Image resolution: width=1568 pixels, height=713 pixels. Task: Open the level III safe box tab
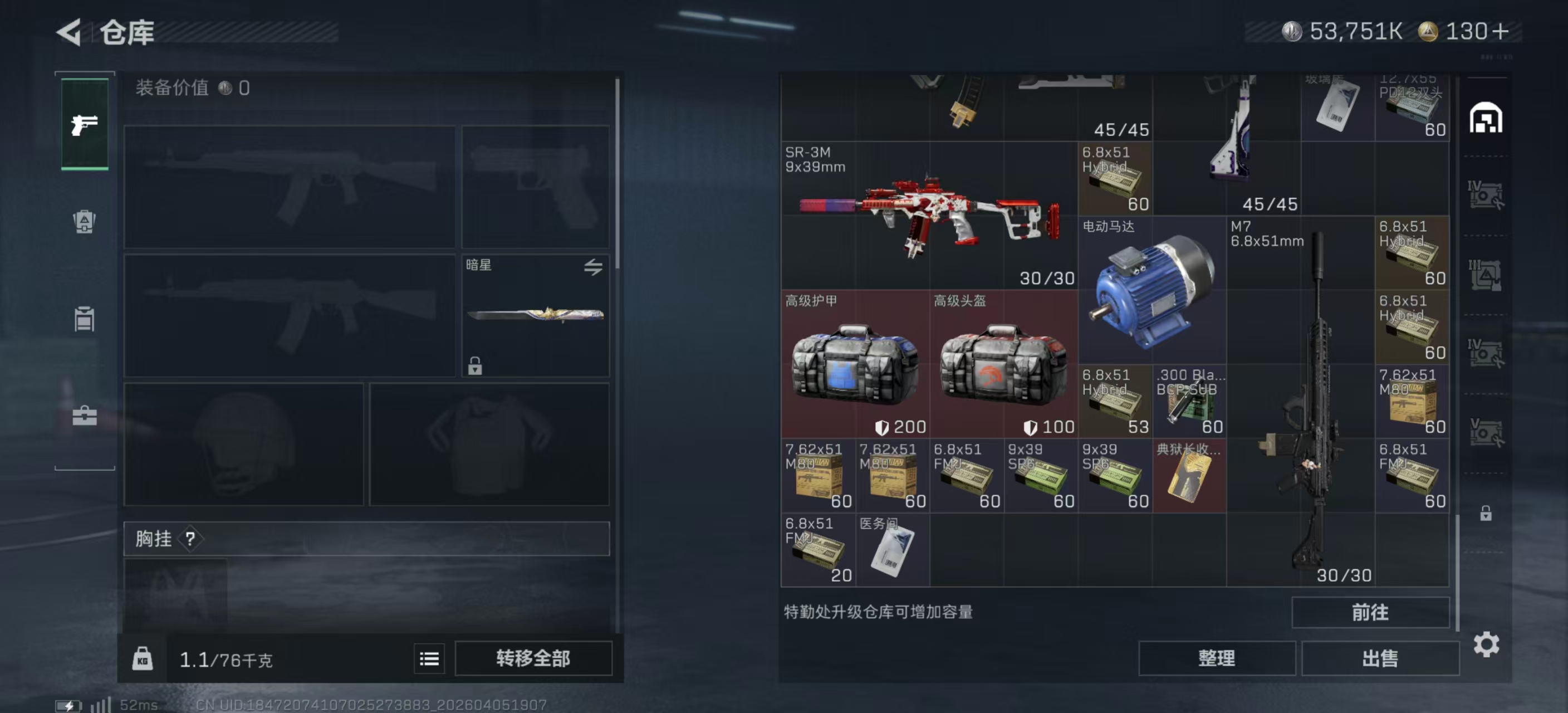coord(1488,275)
